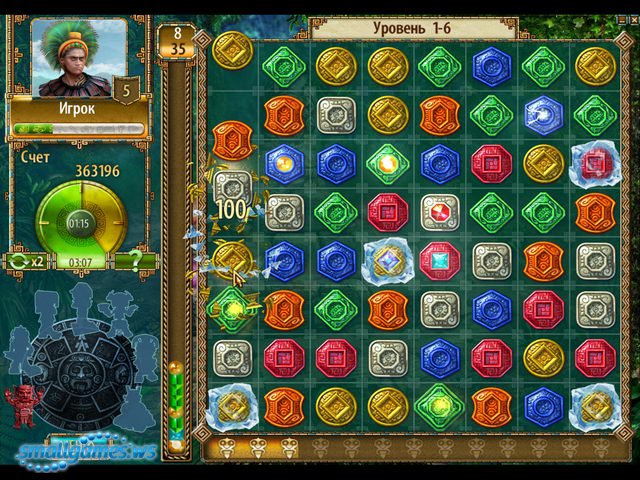Activate the x2 green arrows button

[26, 262]
